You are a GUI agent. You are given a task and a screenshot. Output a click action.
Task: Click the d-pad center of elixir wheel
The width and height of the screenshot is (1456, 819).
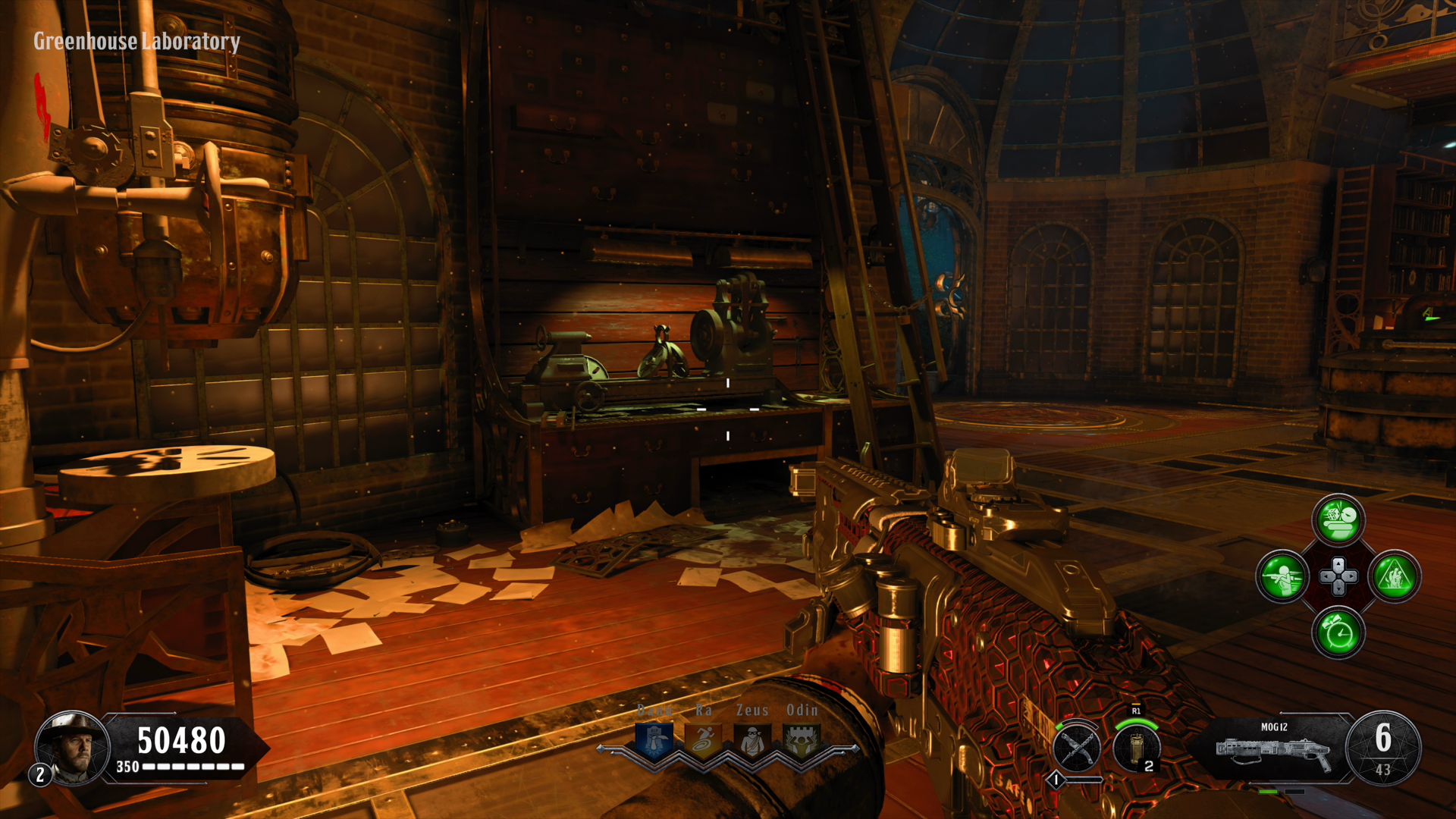click(x=1338, y=576)
